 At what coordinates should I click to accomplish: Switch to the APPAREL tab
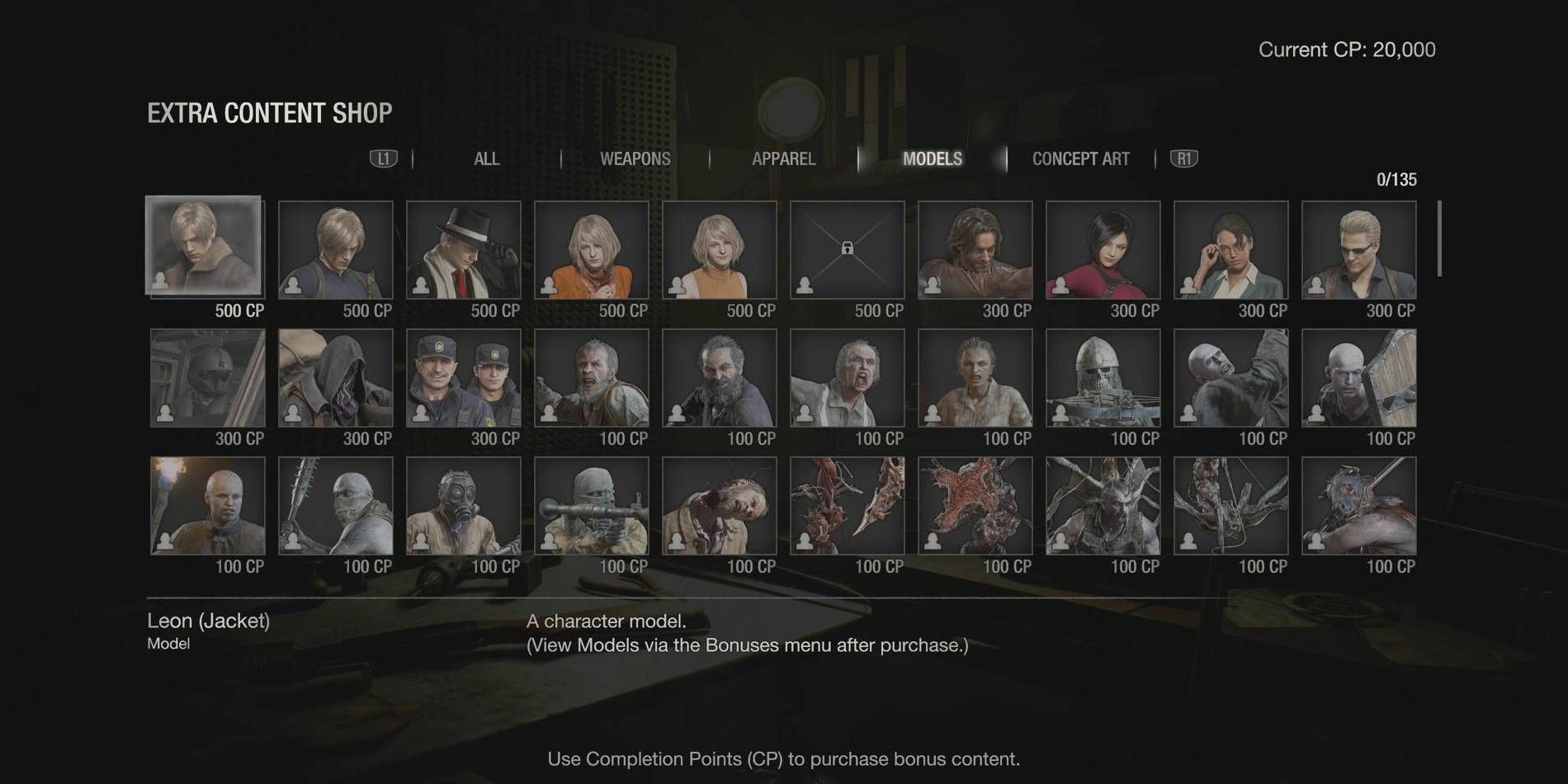(x=783, y=158)
